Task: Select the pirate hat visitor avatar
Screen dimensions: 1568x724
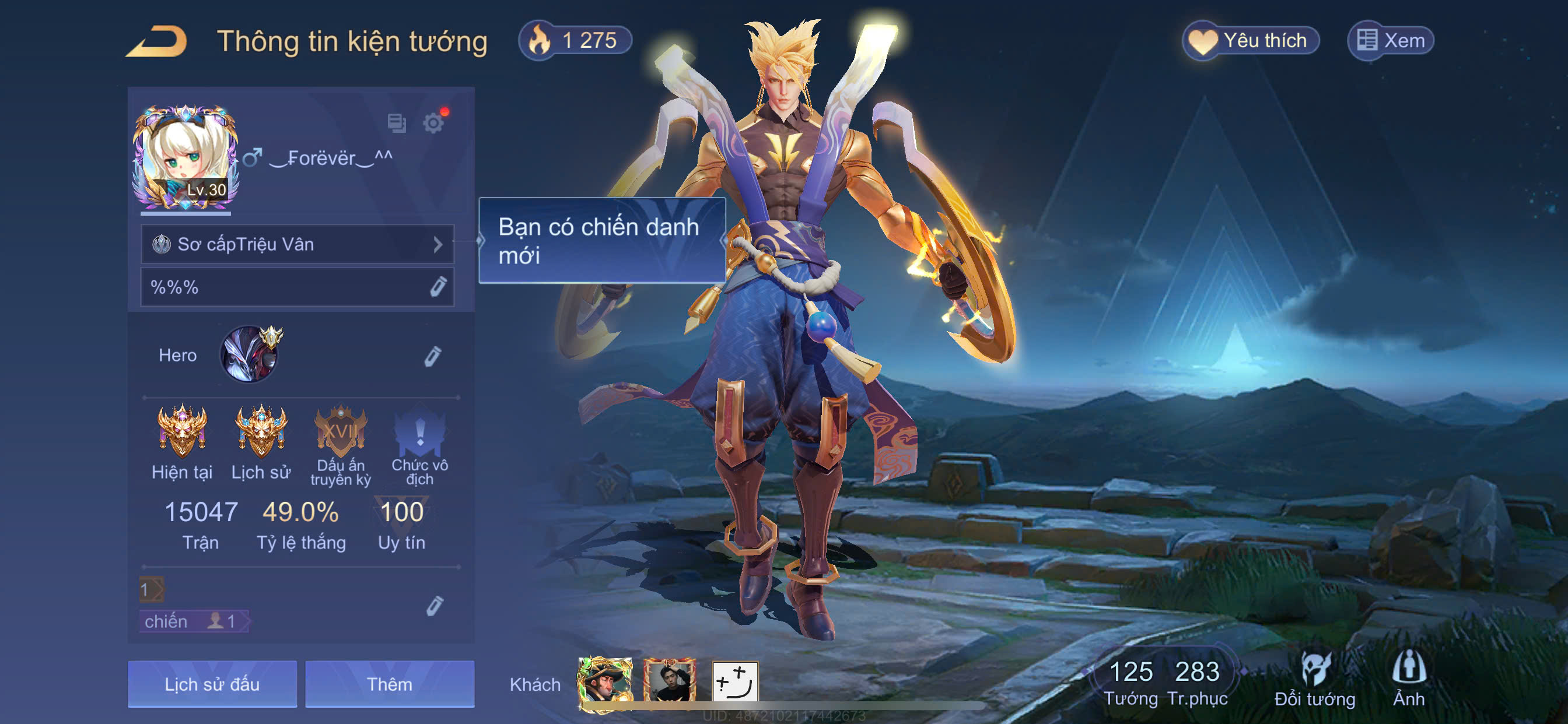Action: coord(604,683)
